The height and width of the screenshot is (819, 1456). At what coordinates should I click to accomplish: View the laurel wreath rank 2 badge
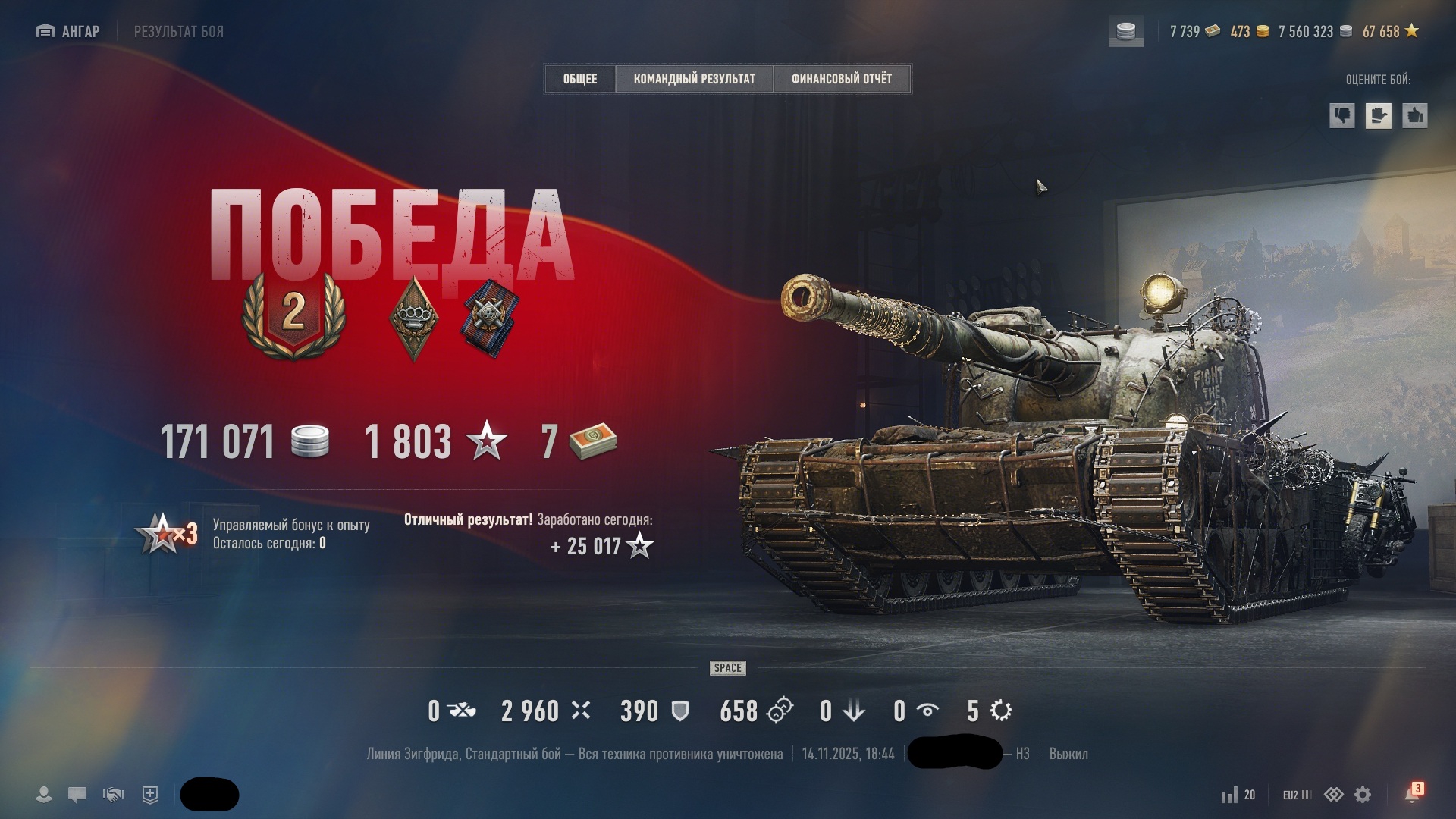point(293,315)
